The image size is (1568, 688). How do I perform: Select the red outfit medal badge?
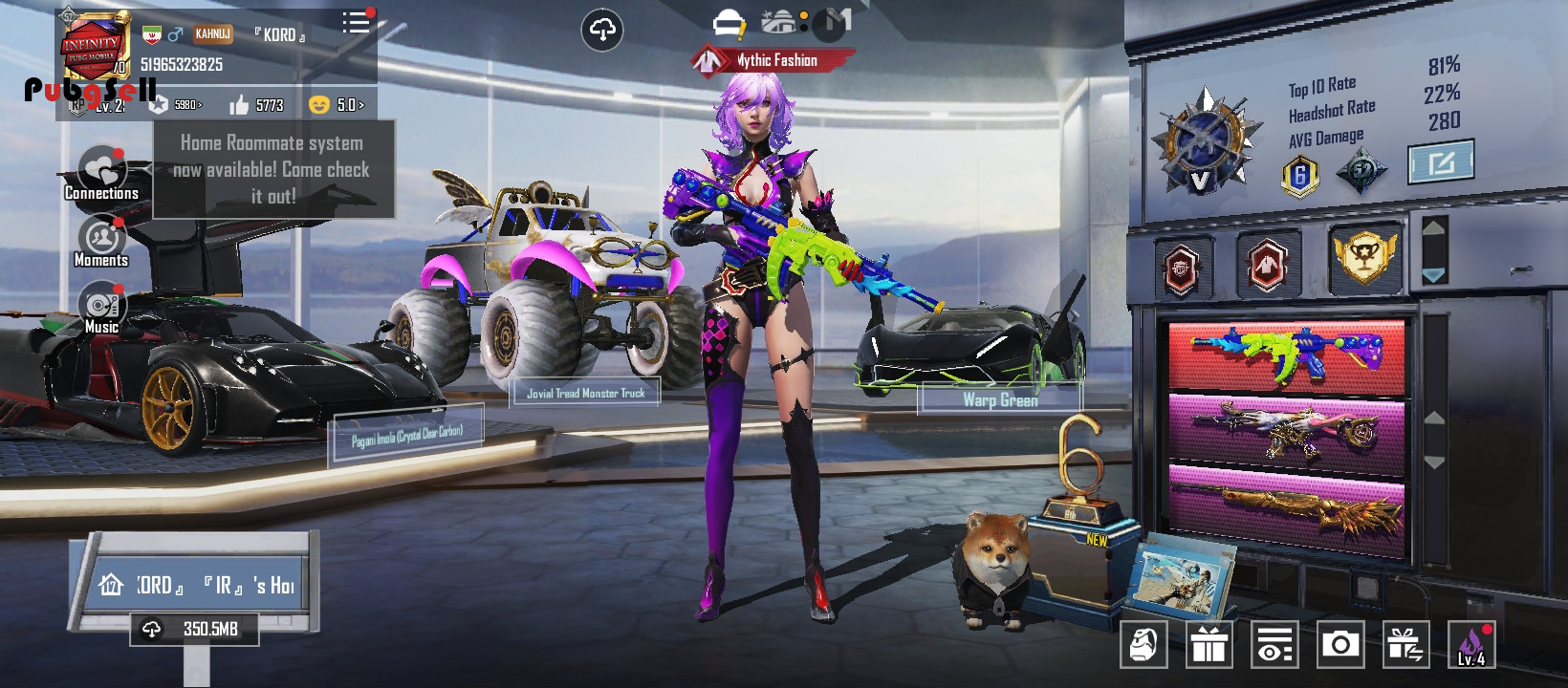[1268, 264]
